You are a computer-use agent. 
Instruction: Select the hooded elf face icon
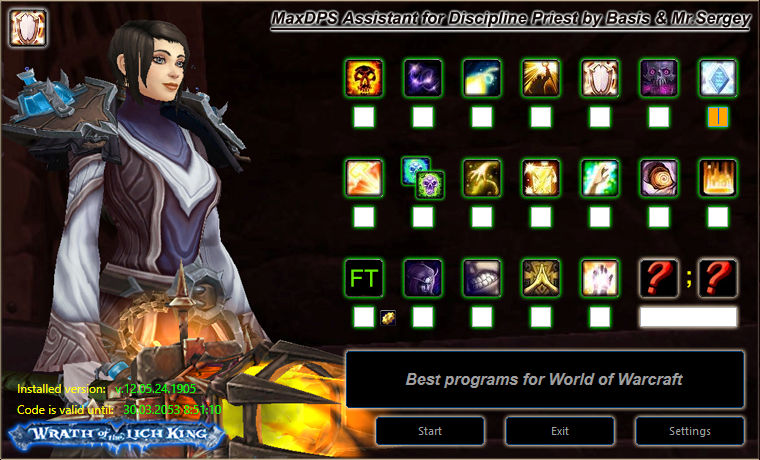coord(422,278)
